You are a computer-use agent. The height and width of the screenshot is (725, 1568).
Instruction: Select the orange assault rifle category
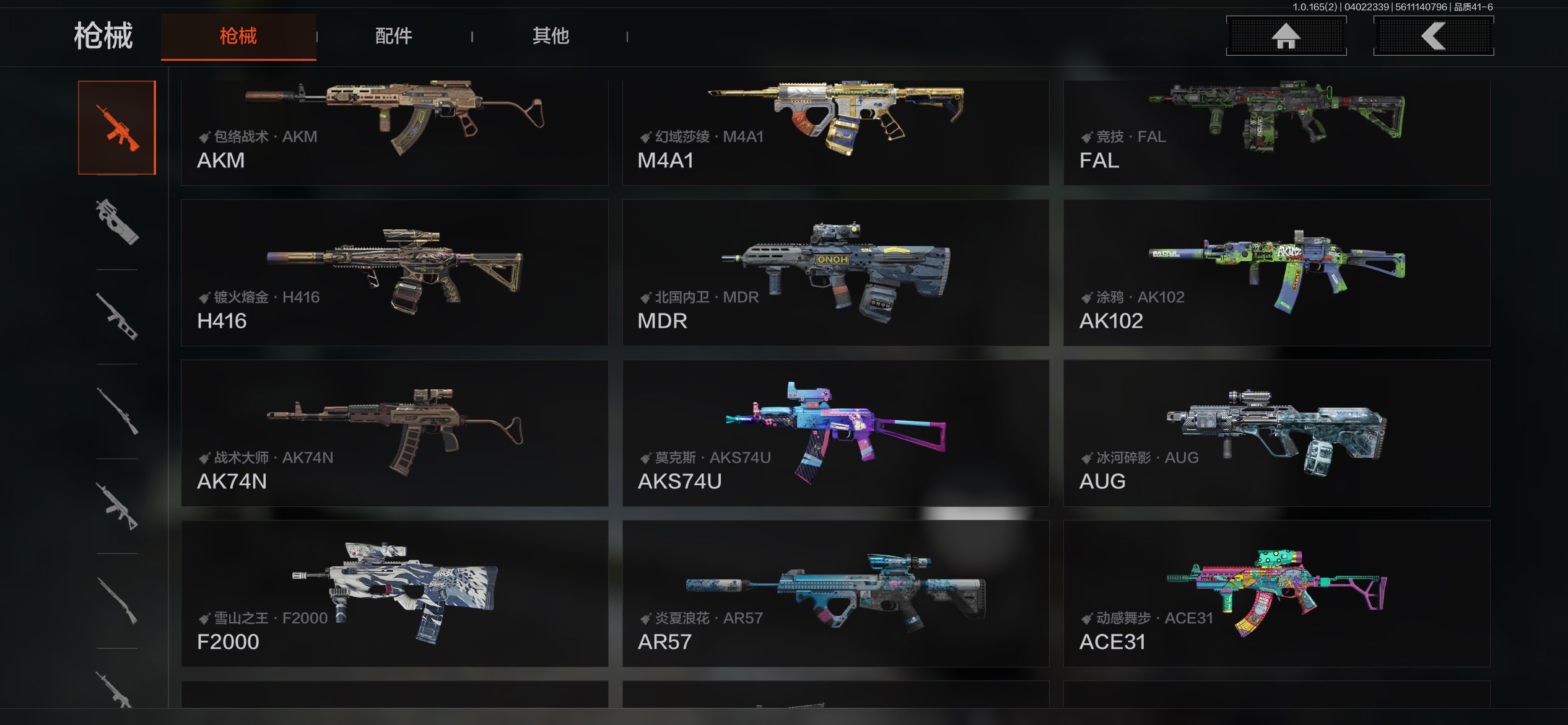117,128
